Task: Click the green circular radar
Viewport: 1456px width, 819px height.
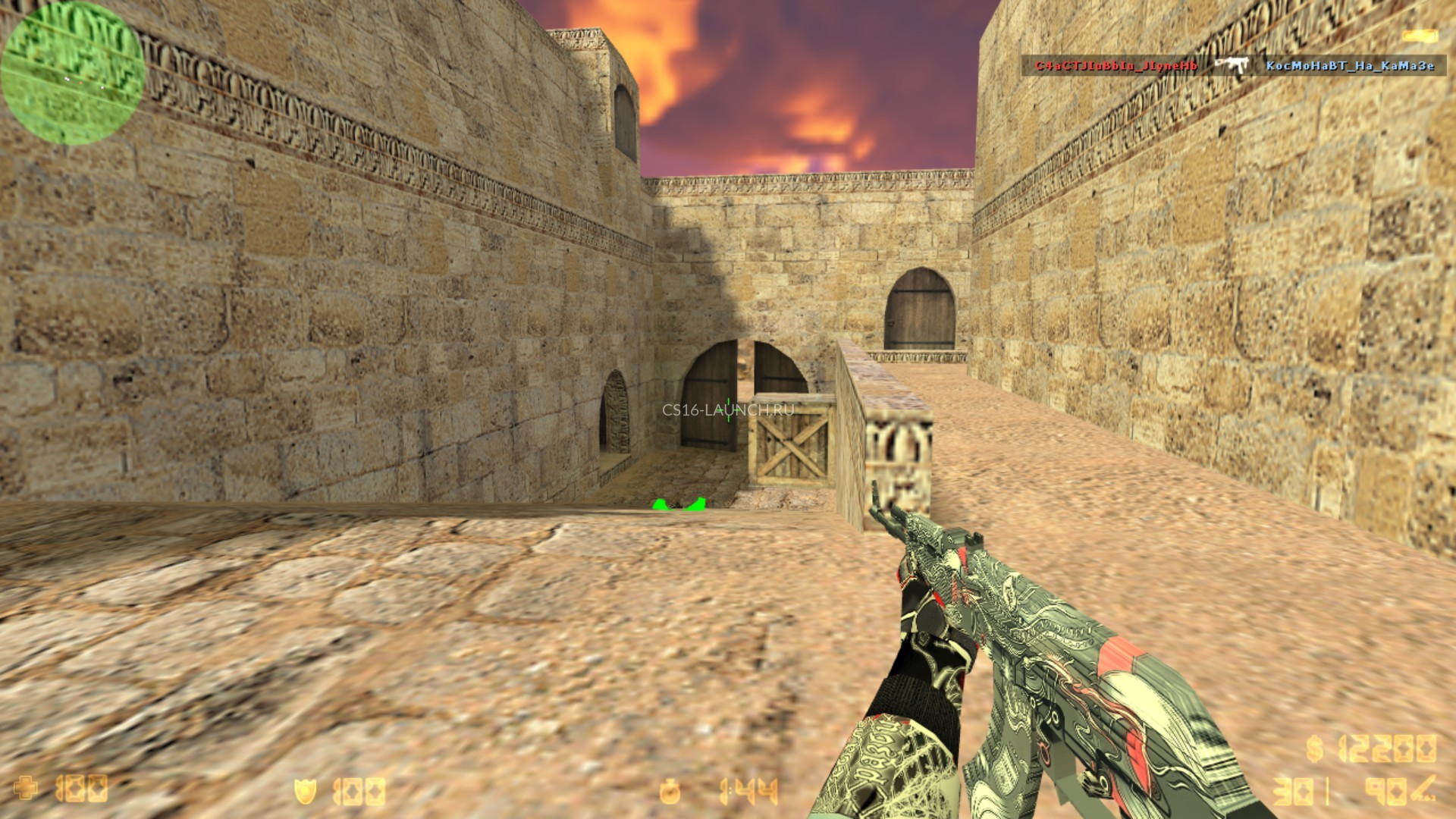Action: pos(73,74)
